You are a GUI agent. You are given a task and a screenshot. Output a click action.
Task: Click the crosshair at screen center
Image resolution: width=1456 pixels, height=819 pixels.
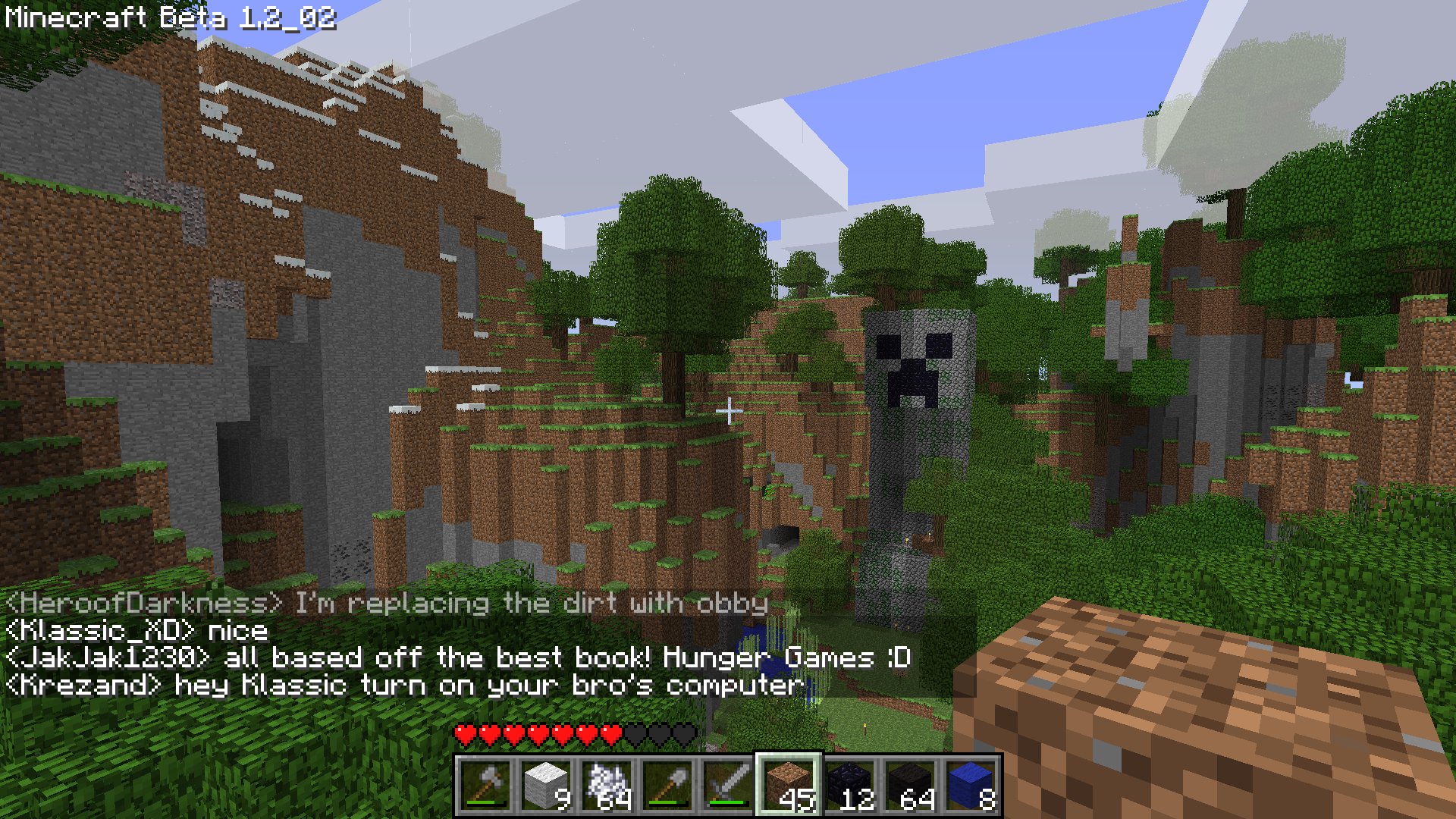point(730,409)
